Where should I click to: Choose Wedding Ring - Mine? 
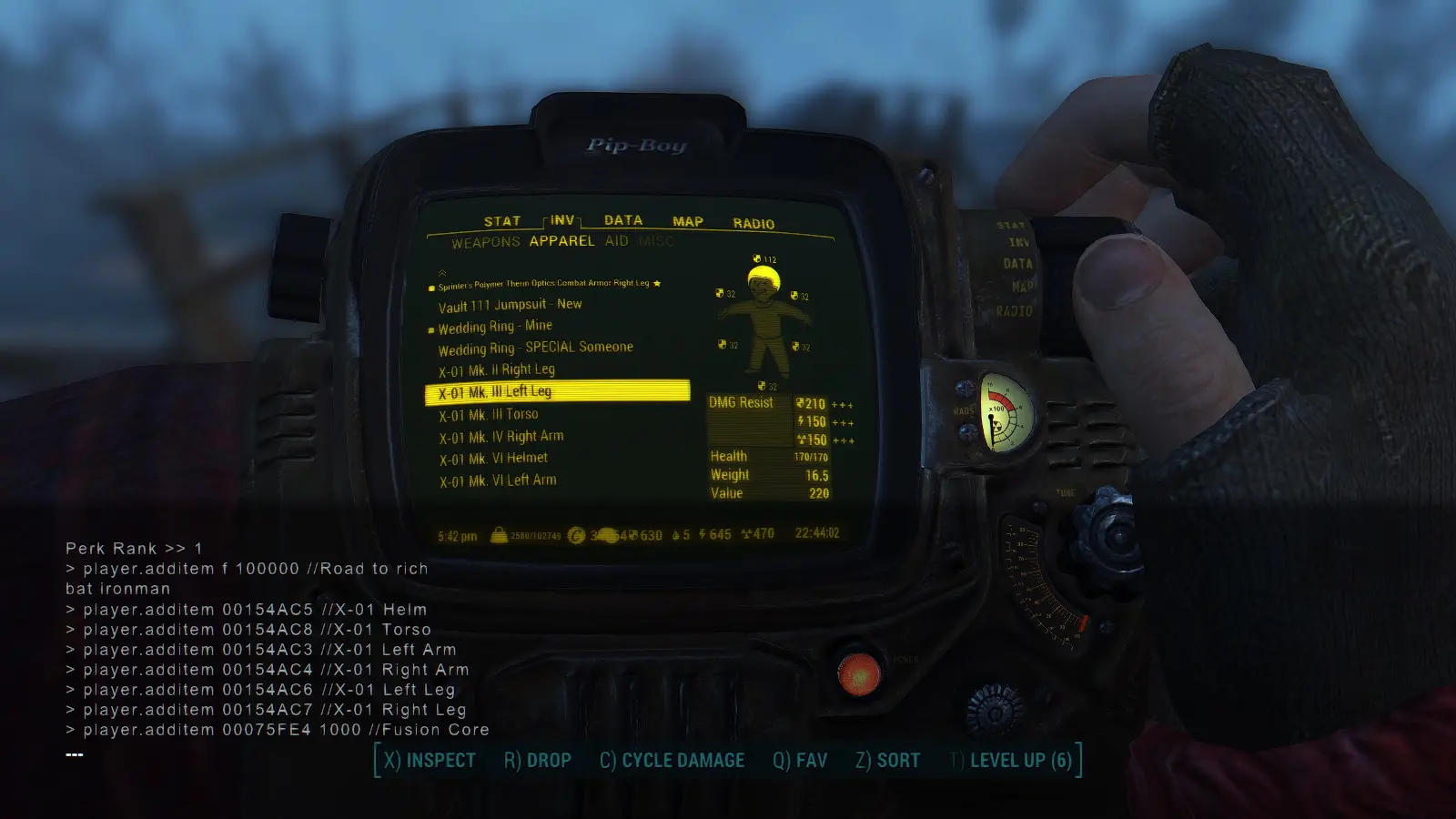[495, 327]
